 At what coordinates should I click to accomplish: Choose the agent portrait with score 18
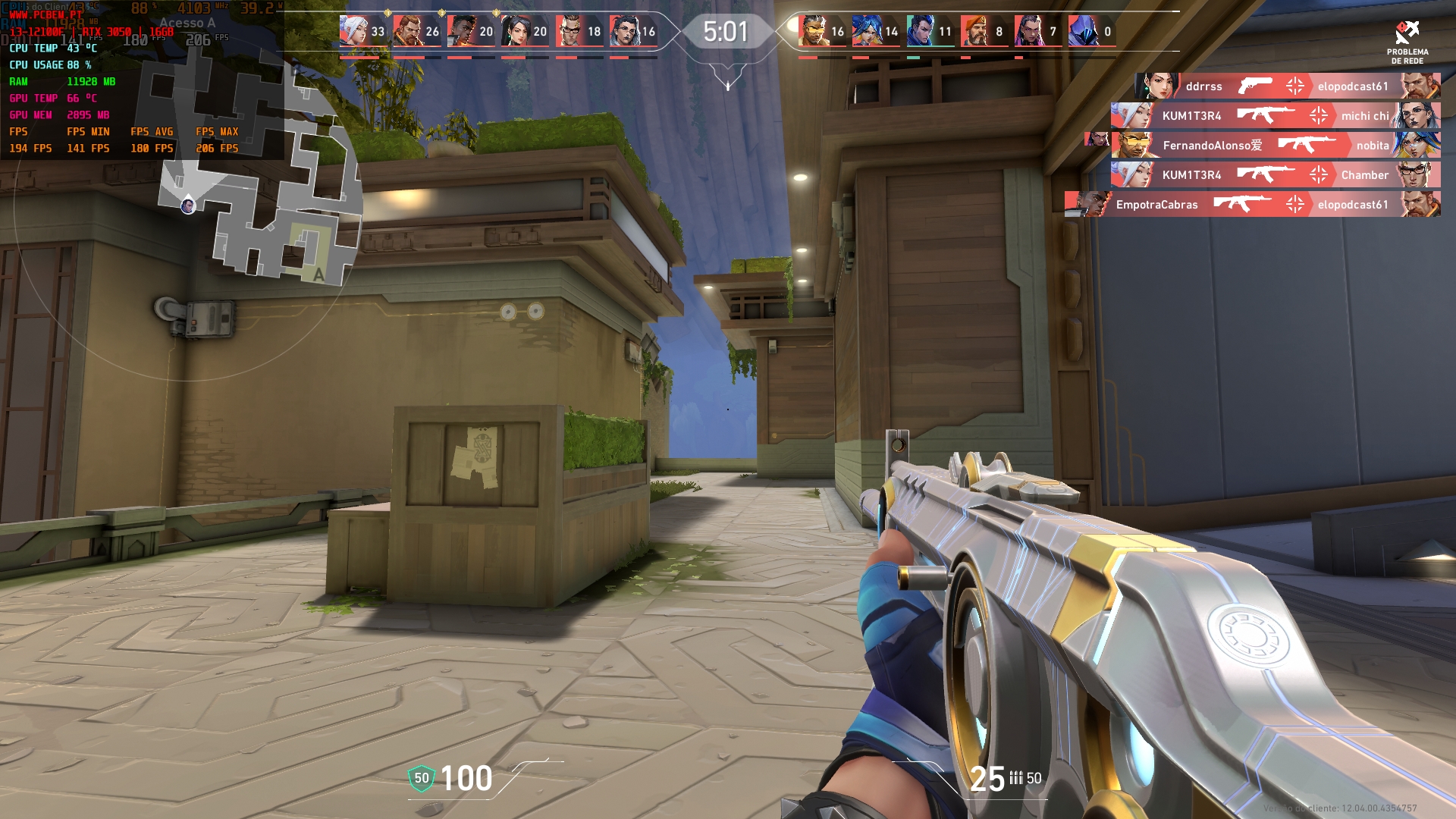[569, 31]
